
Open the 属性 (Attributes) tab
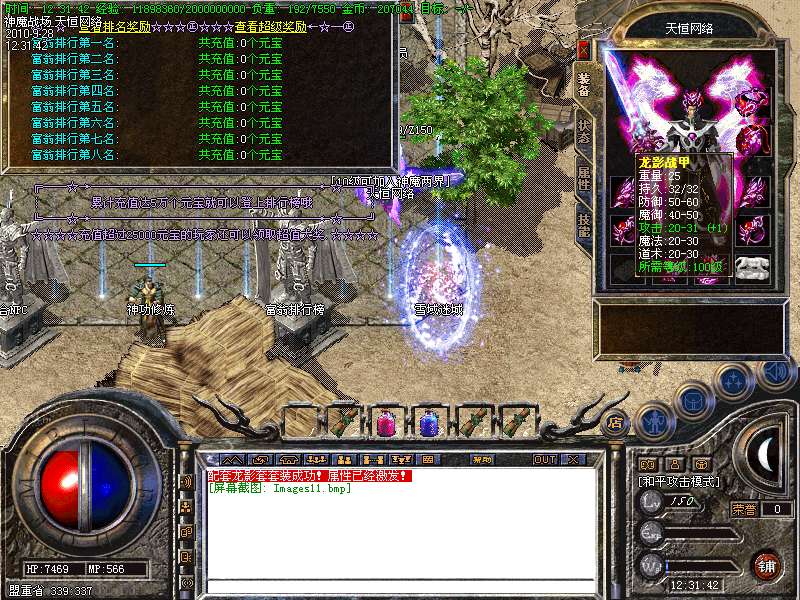(585, 180)
